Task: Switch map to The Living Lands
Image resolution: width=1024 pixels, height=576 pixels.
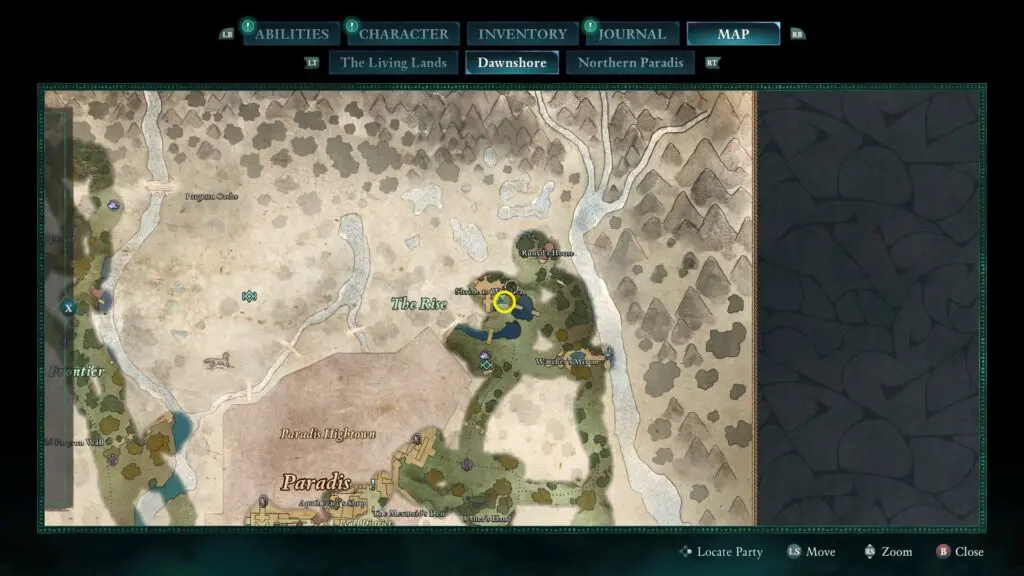Action: click(x=393, y=62)
